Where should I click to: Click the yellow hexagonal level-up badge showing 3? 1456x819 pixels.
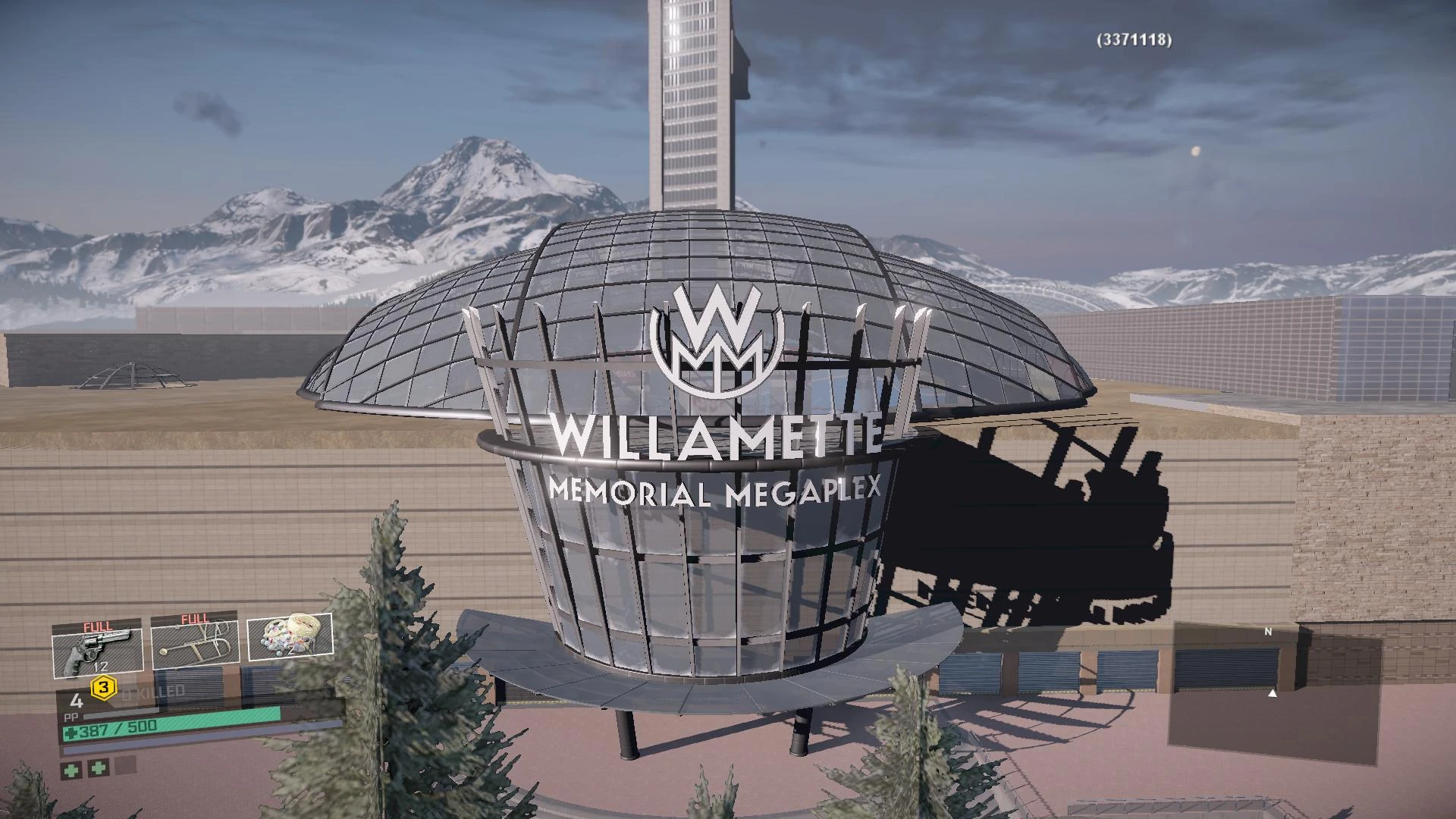coord(102,689)
